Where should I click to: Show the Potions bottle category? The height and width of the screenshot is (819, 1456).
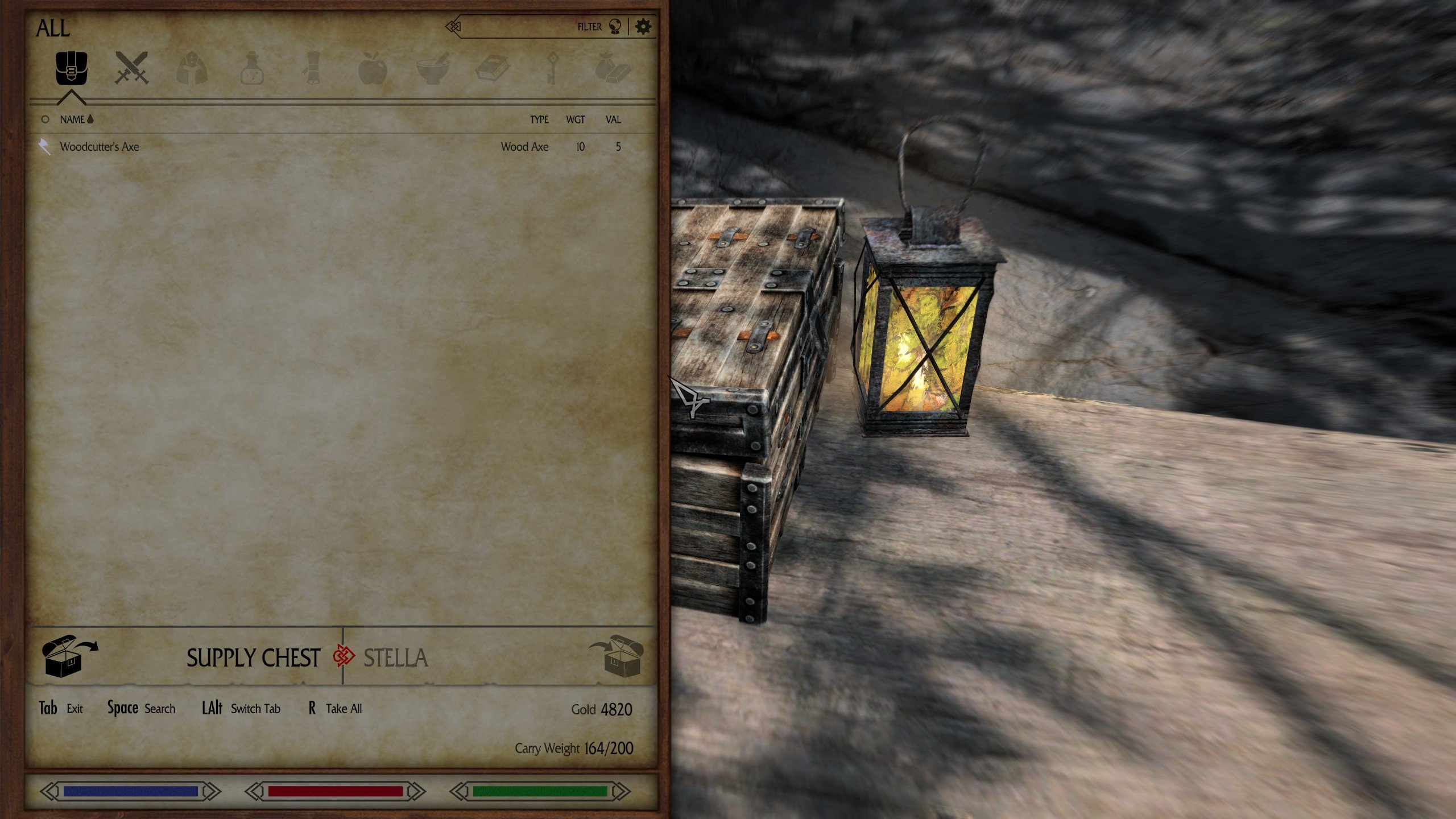252,68
